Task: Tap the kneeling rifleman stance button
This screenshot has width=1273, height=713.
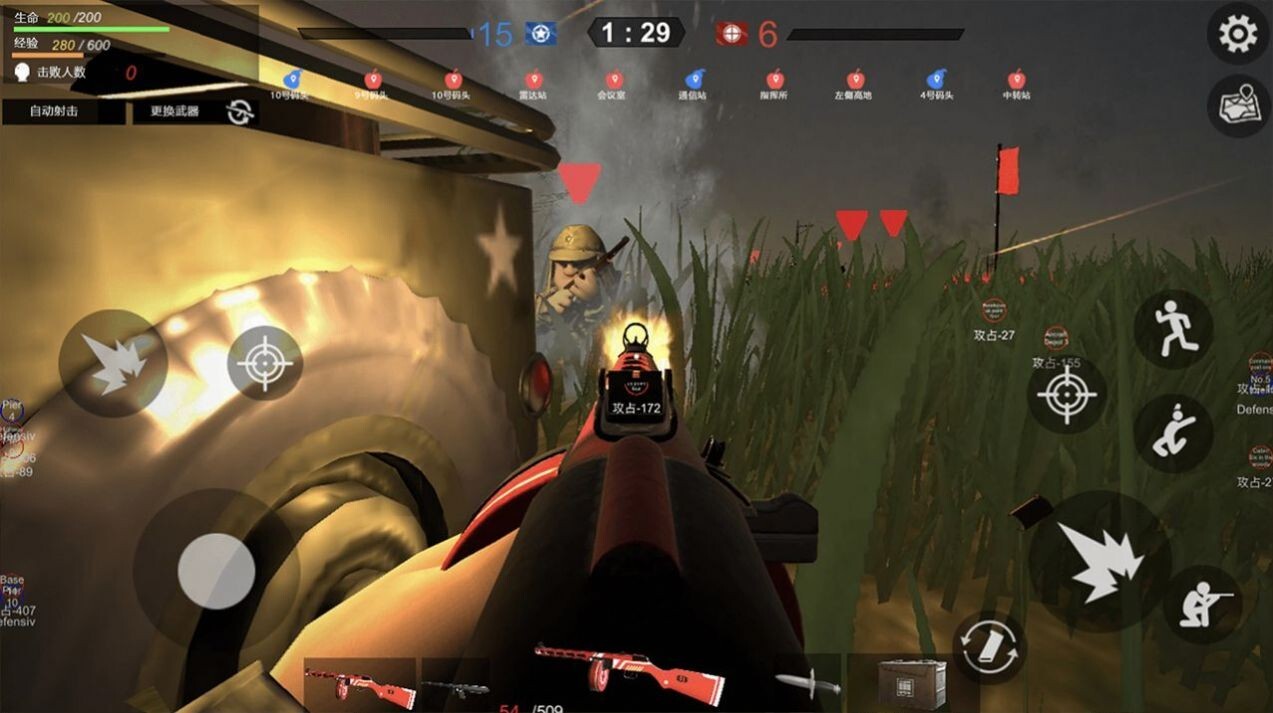Action: pyautogui.click(x=1203, y=604)
